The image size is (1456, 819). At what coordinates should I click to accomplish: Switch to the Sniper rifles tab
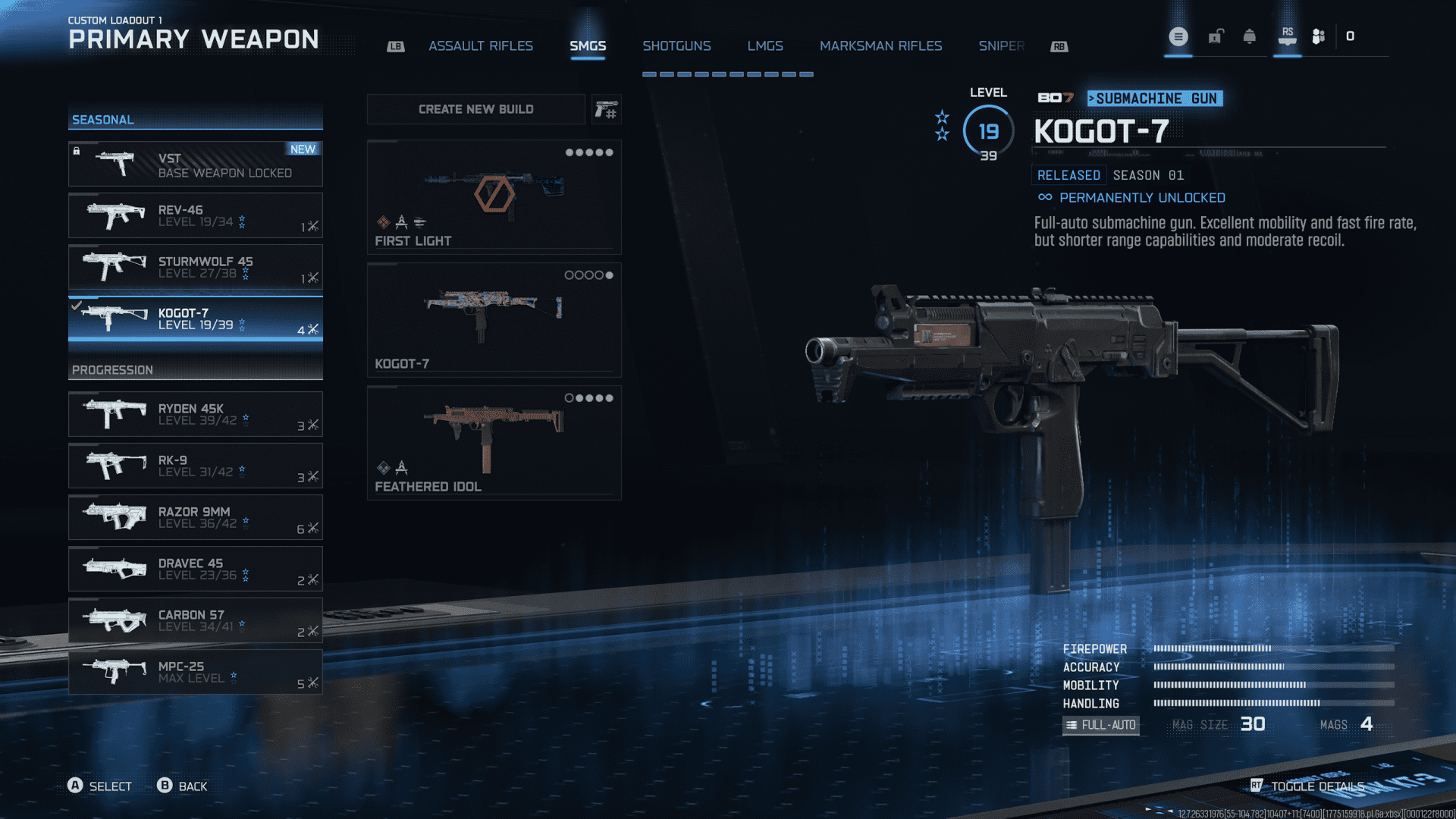1001,46
